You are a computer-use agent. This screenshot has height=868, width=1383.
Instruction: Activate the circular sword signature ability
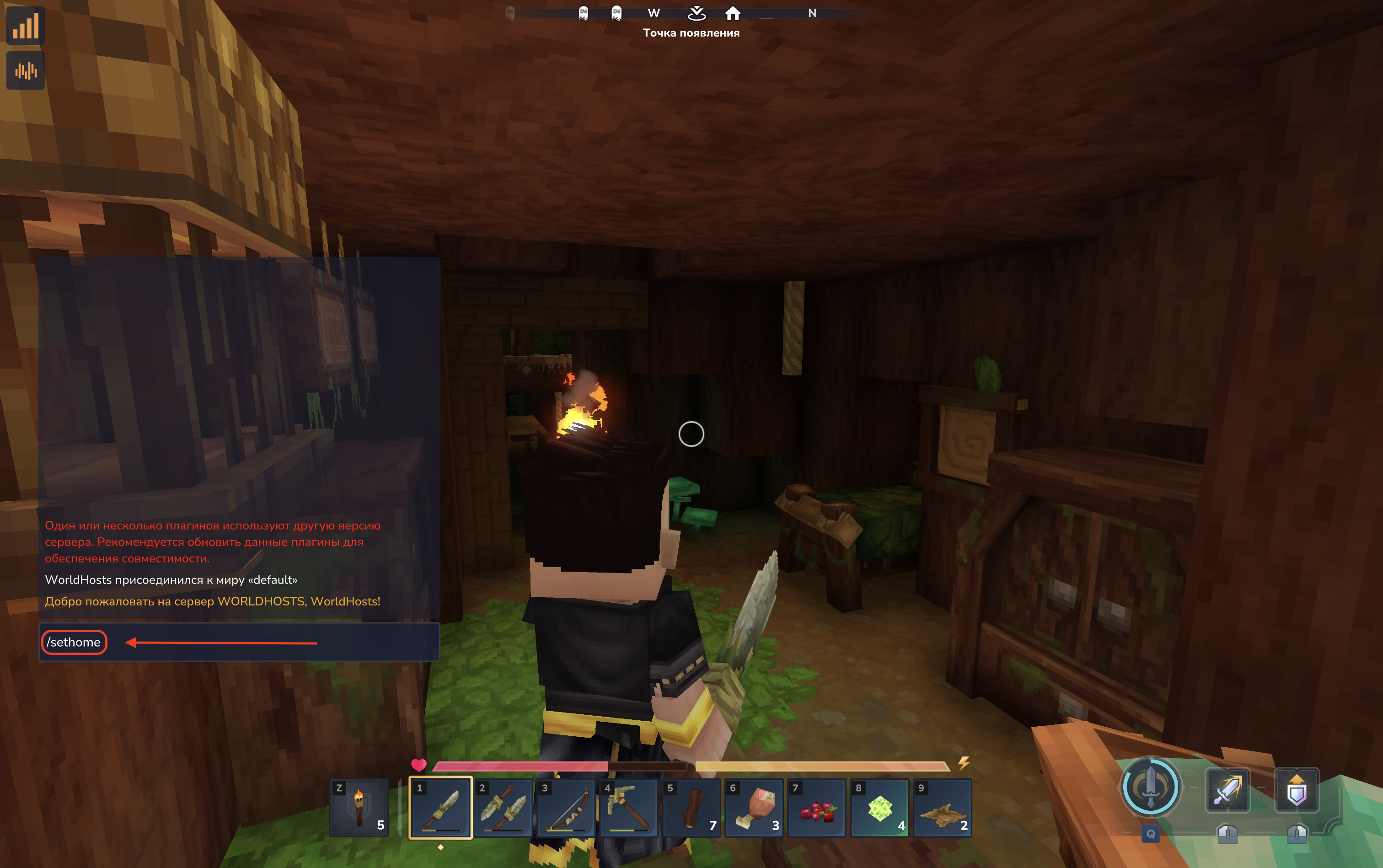[1151, 788]
